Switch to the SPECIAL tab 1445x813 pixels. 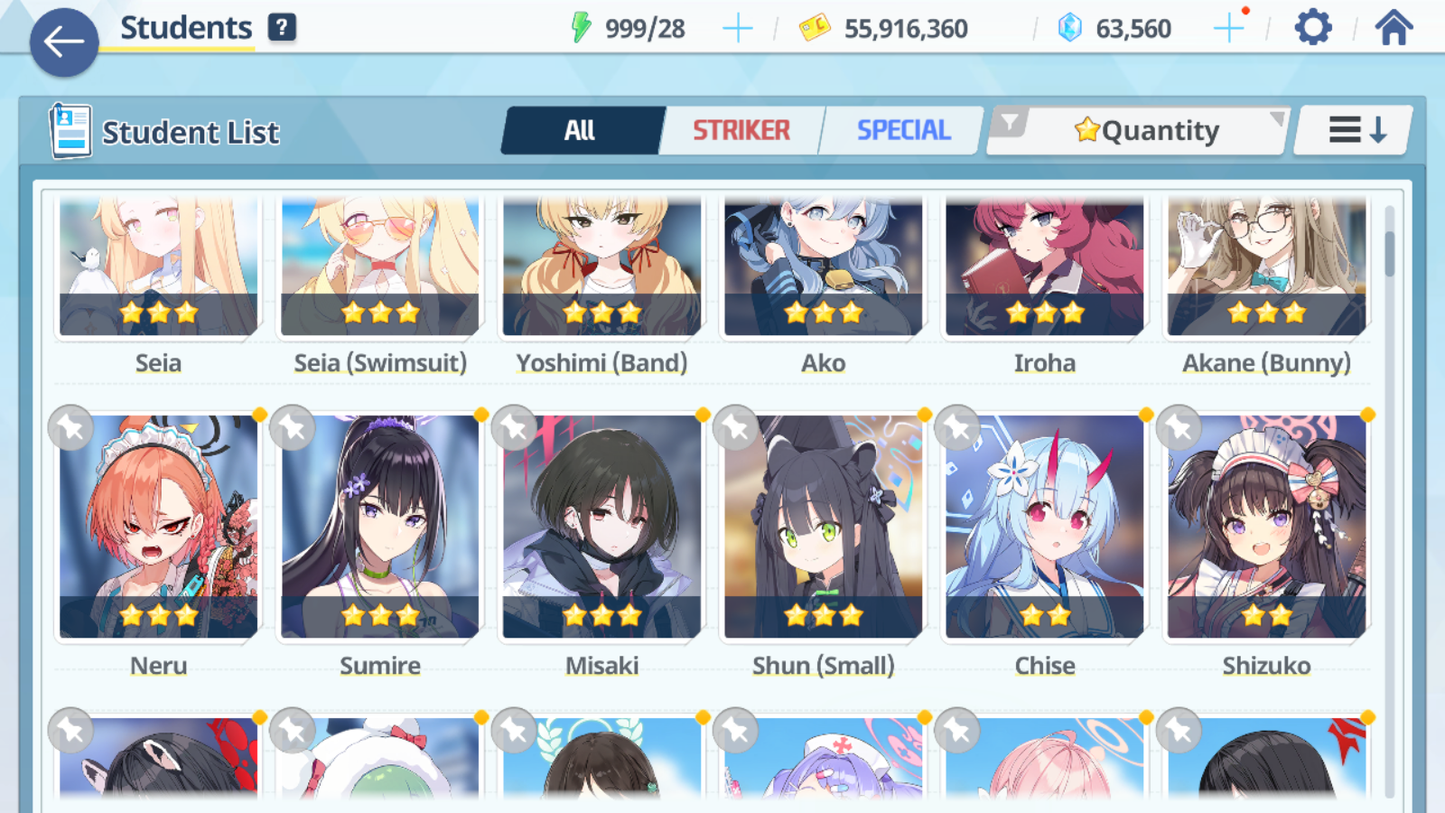(899, 129)
